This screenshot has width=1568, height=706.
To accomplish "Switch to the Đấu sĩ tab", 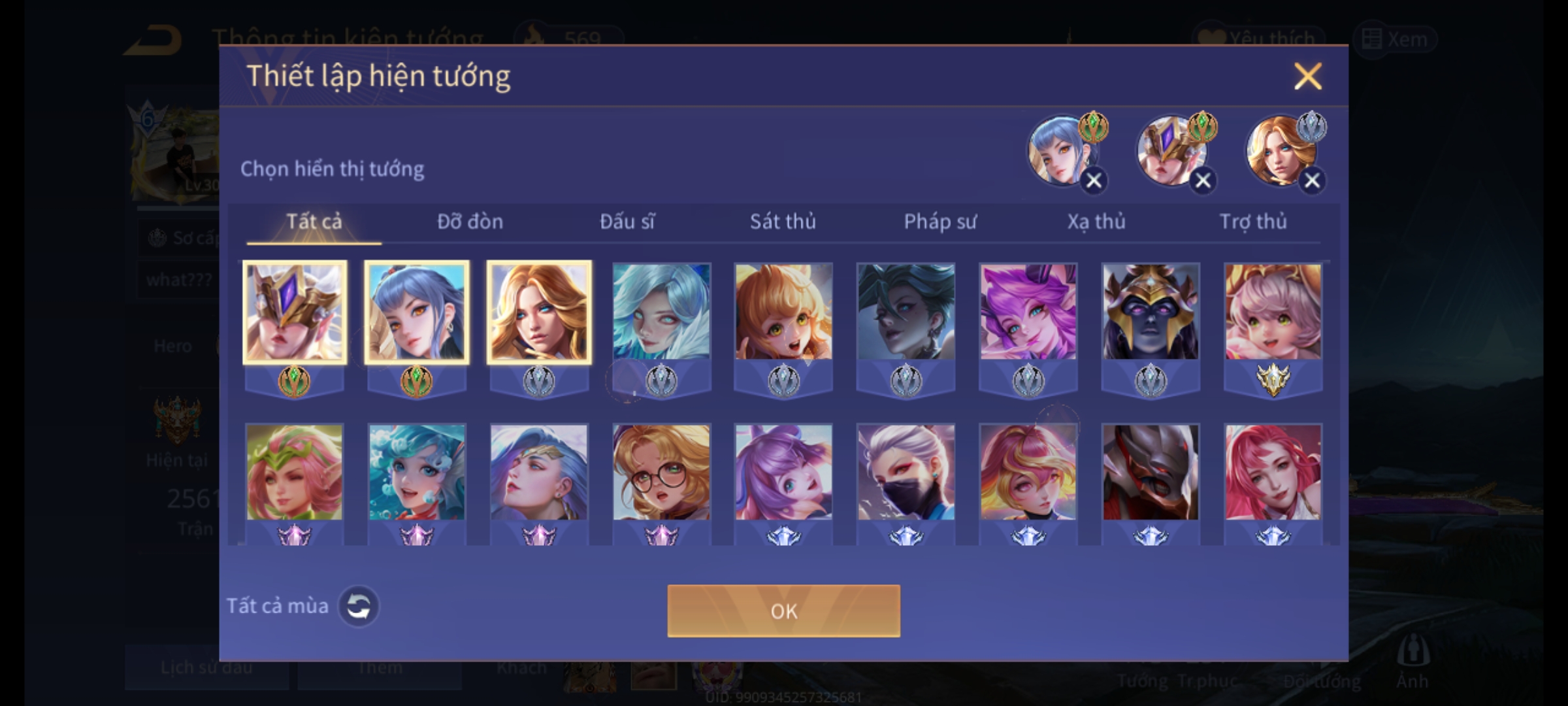I will point(627,222).
